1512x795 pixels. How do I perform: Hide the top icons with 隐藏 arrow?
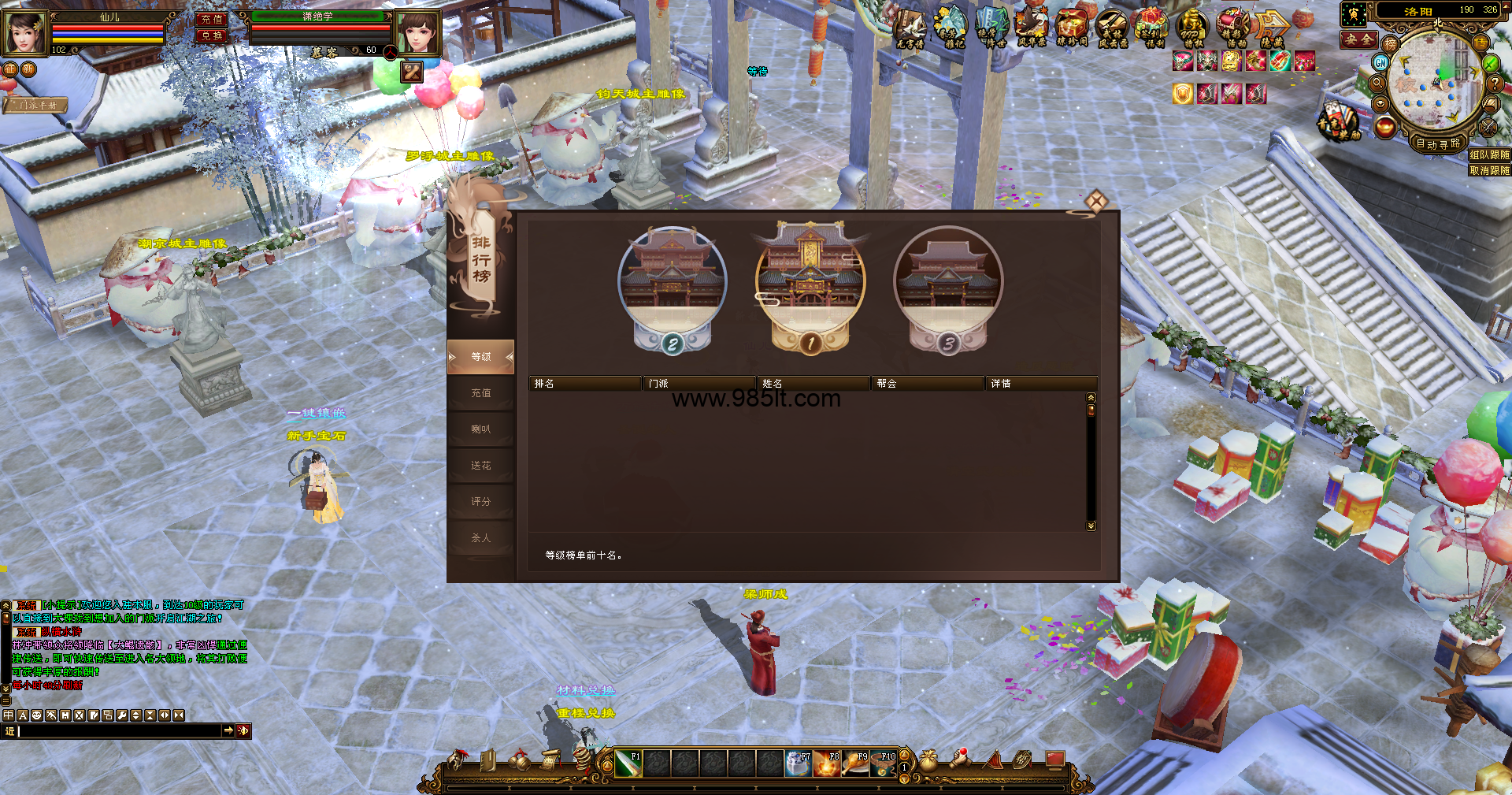(1272, 29)
